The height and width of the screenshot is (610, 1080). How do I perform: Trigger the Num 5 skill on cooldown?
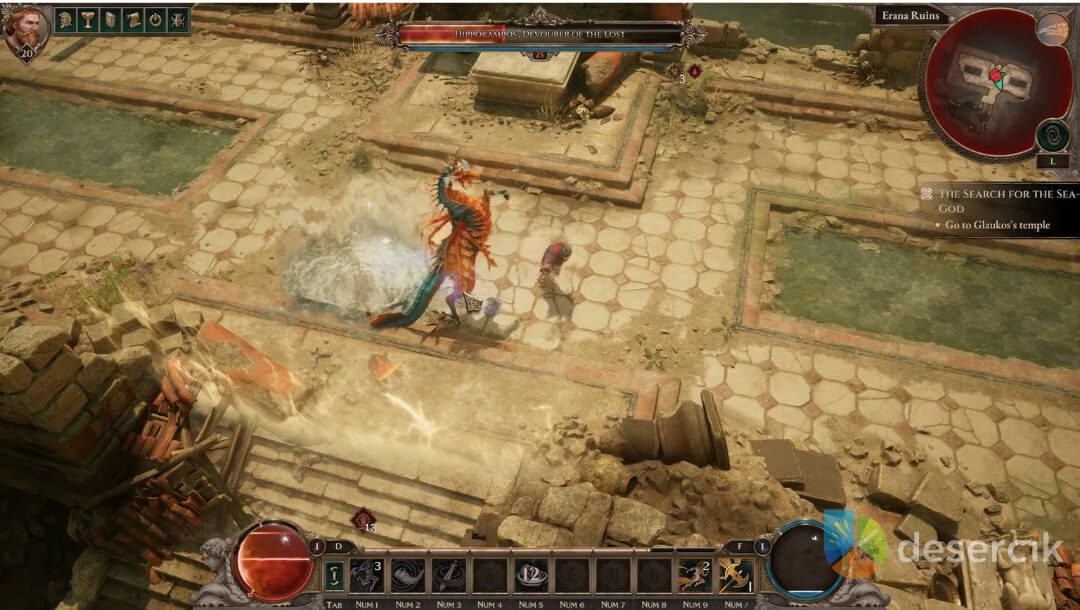(530, 575)
